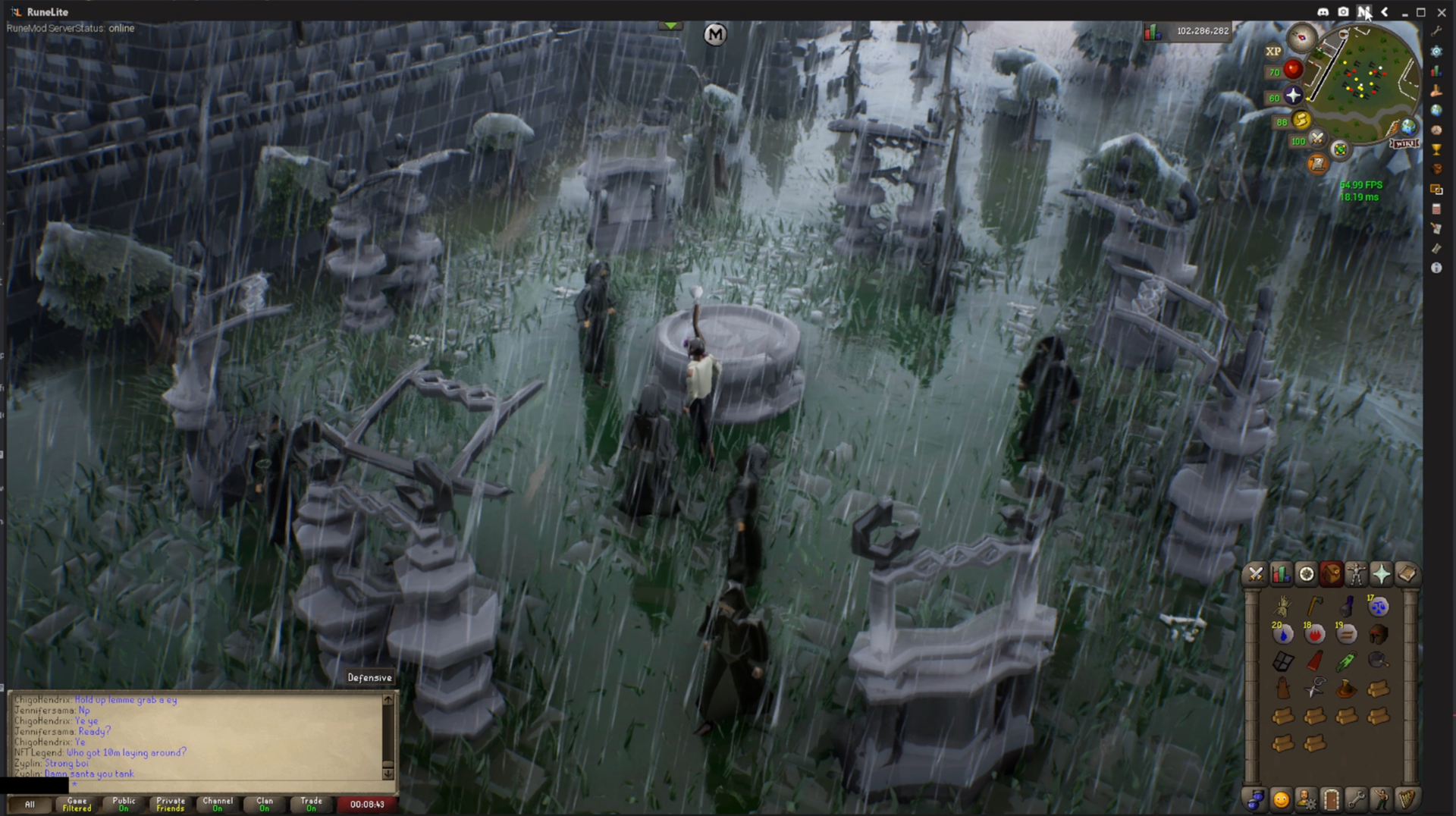This screenshot has height=816, width=1456.
Task: Select the frying pan item
Action: pos(1378,661)
